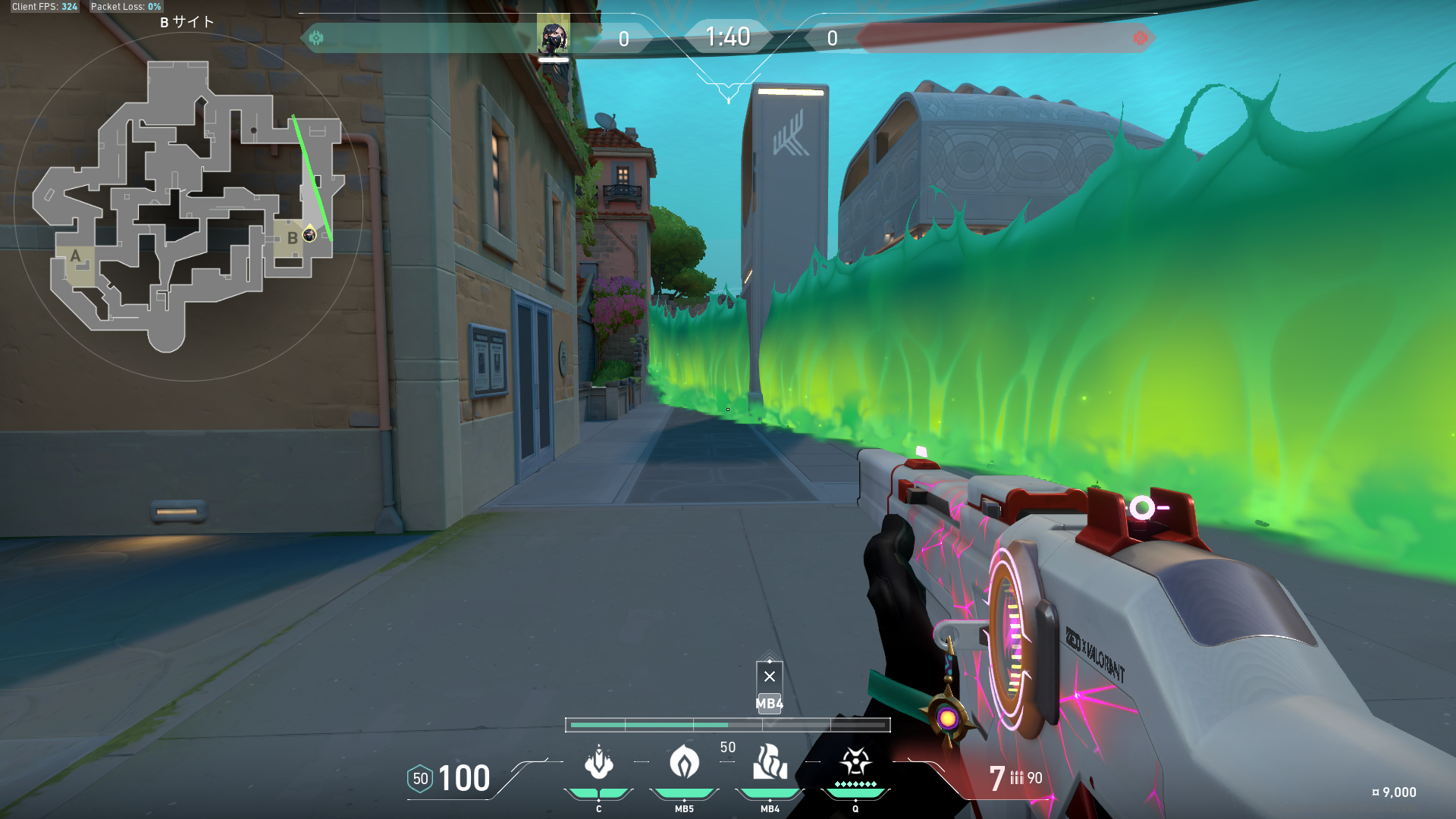Click the X icon above MB4

(770, 676)
